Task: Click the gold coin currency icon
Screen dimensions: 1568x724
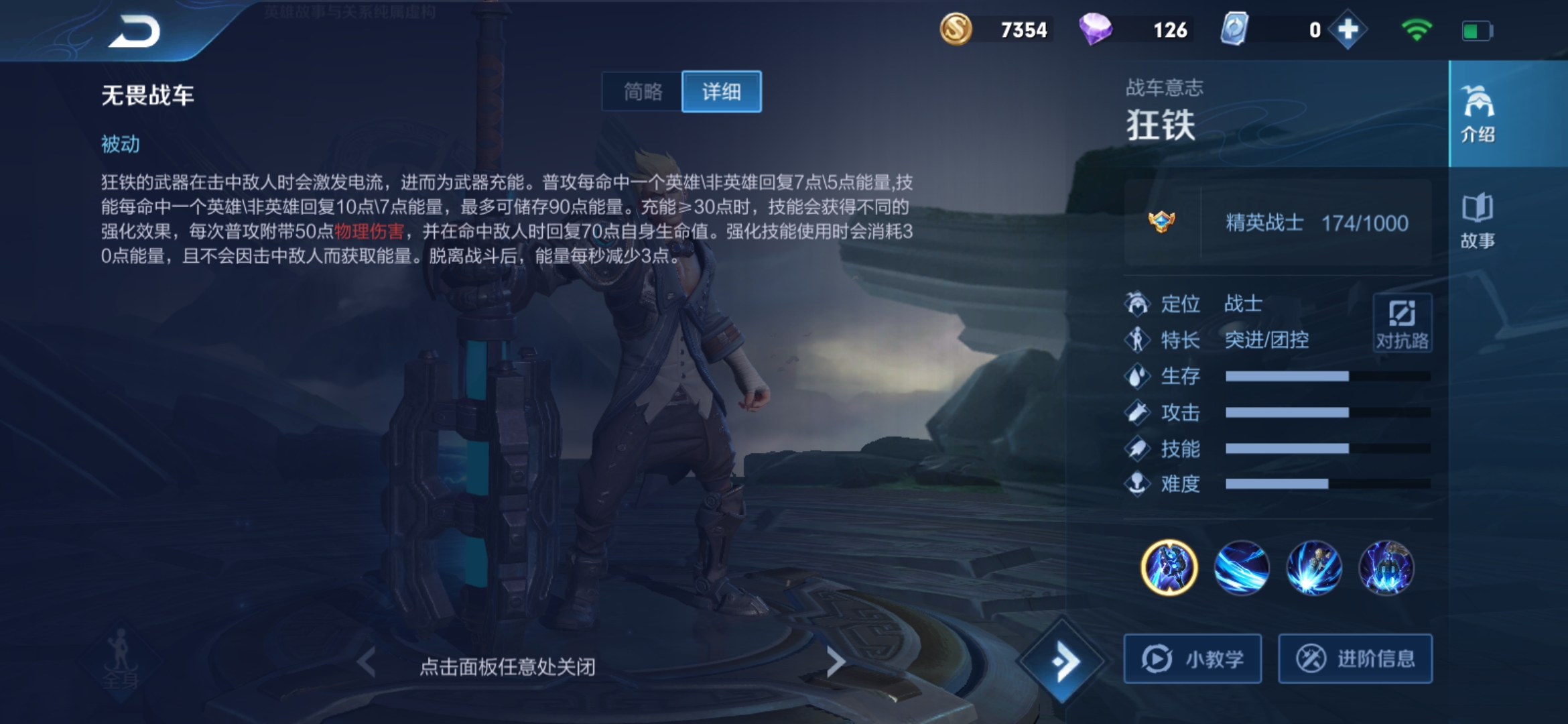Action: click(x=956, y=29)
